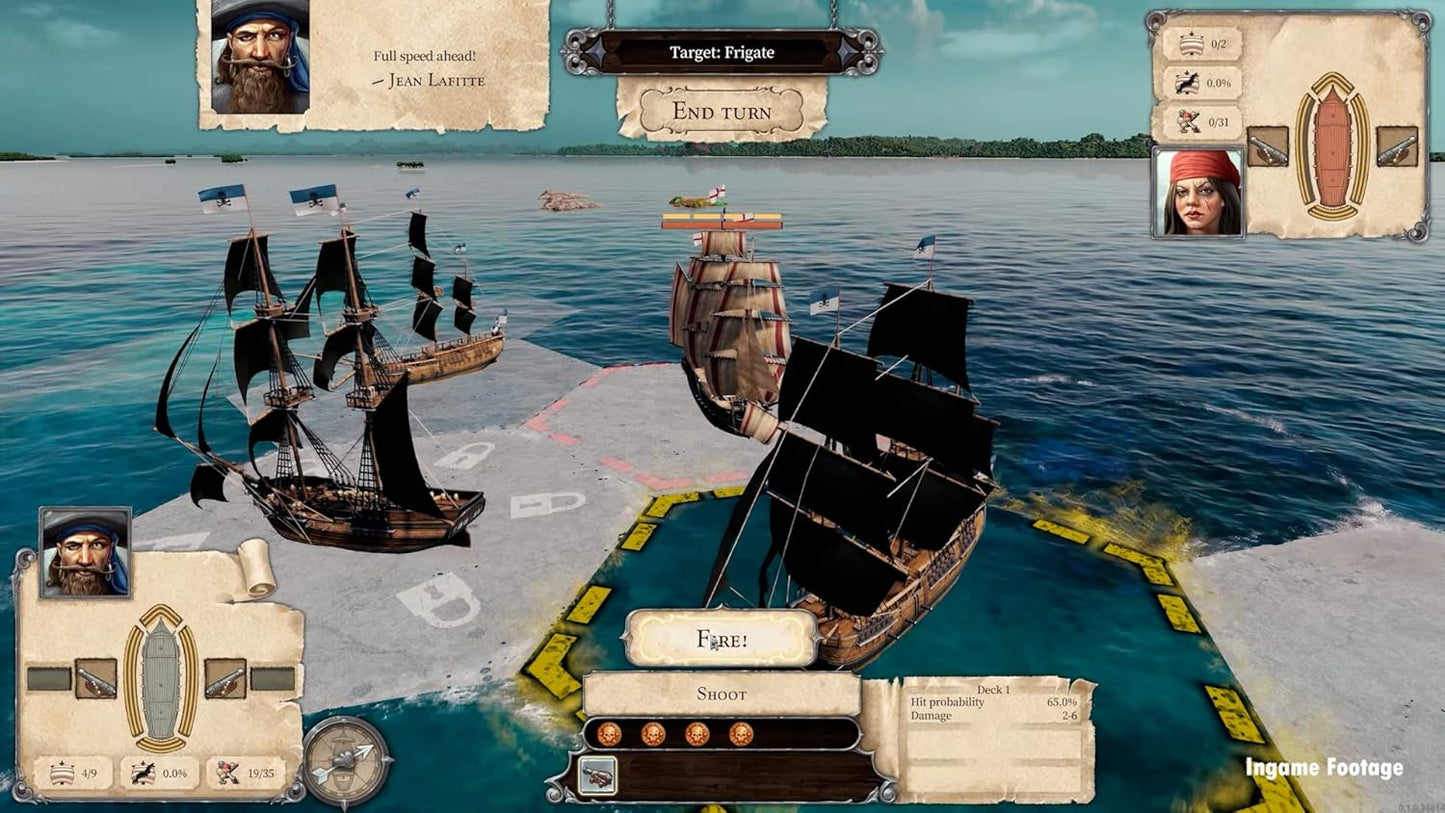1445x813 pixels.
Task: End the current turn
Action: click(x=721, y=111)
